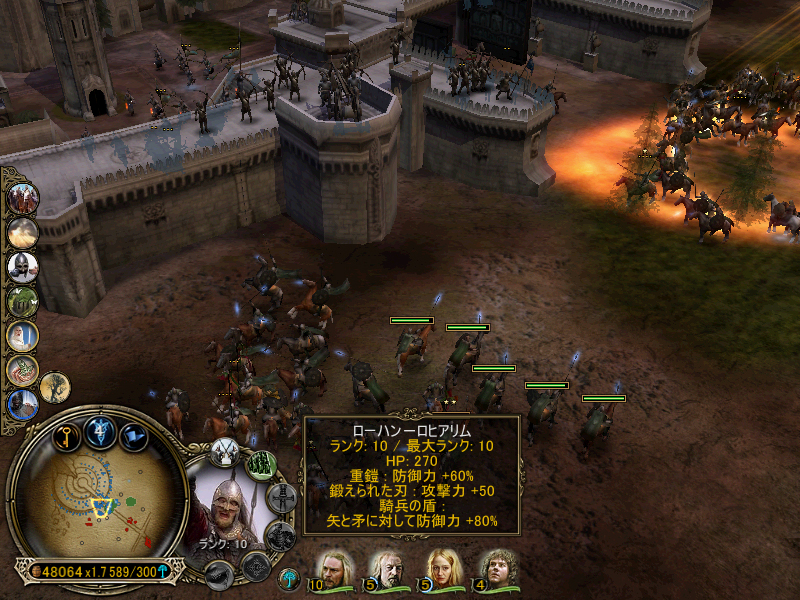This screenshot has width=800, height=600.
Task: Select Théoden's hero portrait
Action: coord(388,570)
